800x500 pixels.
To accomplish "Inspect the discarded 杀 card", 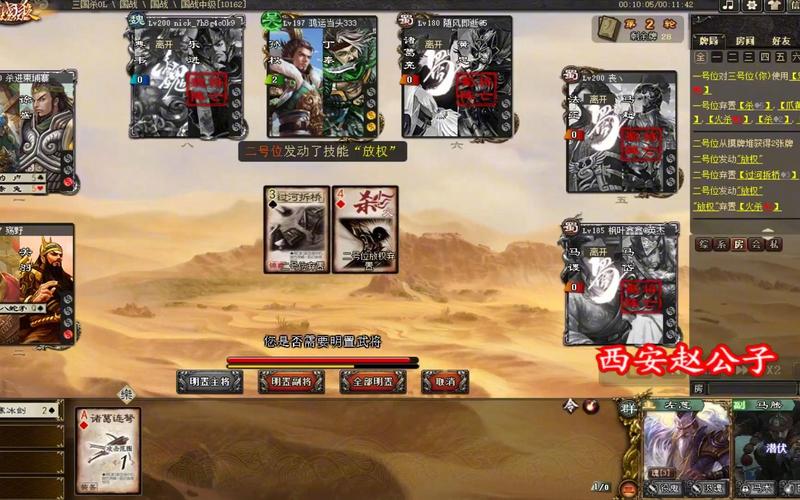I will click(x=366, y=230).
